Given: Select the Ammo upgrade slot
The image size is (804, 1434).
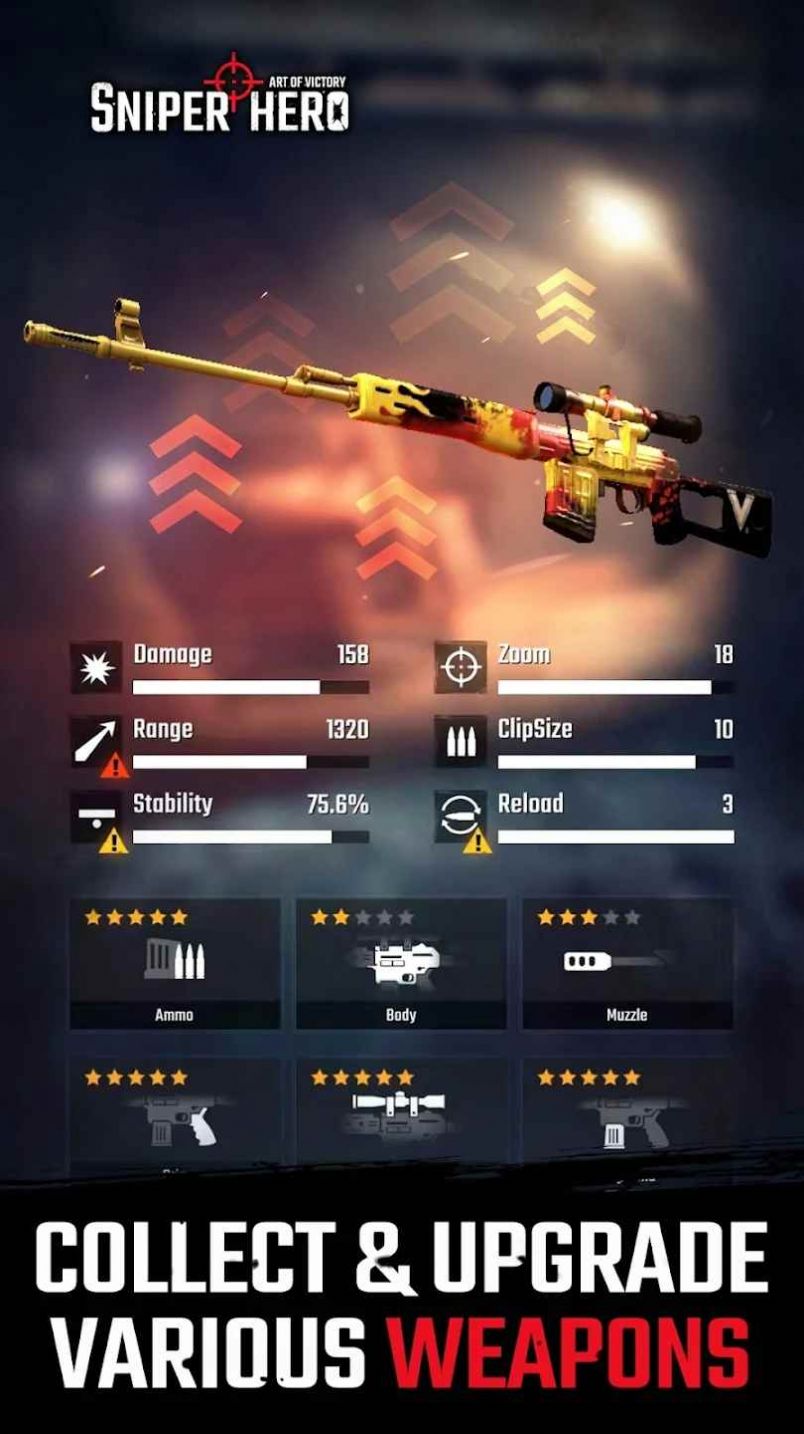Looking at the screenshot, I should coord(174,964).
